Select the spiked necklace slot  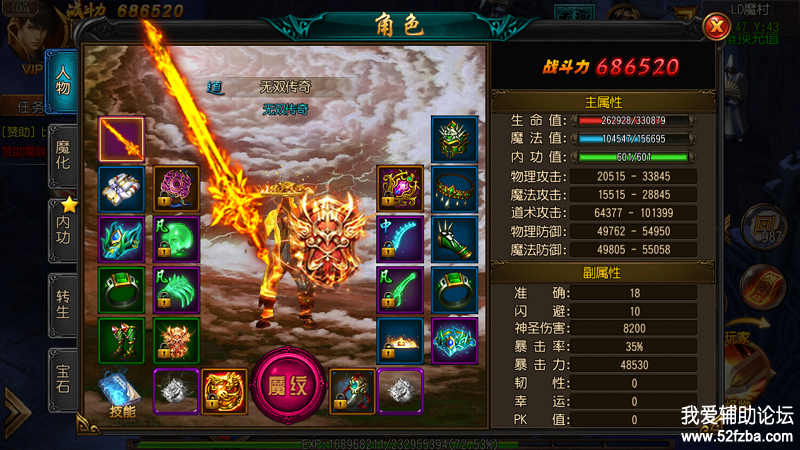[454, 189]
